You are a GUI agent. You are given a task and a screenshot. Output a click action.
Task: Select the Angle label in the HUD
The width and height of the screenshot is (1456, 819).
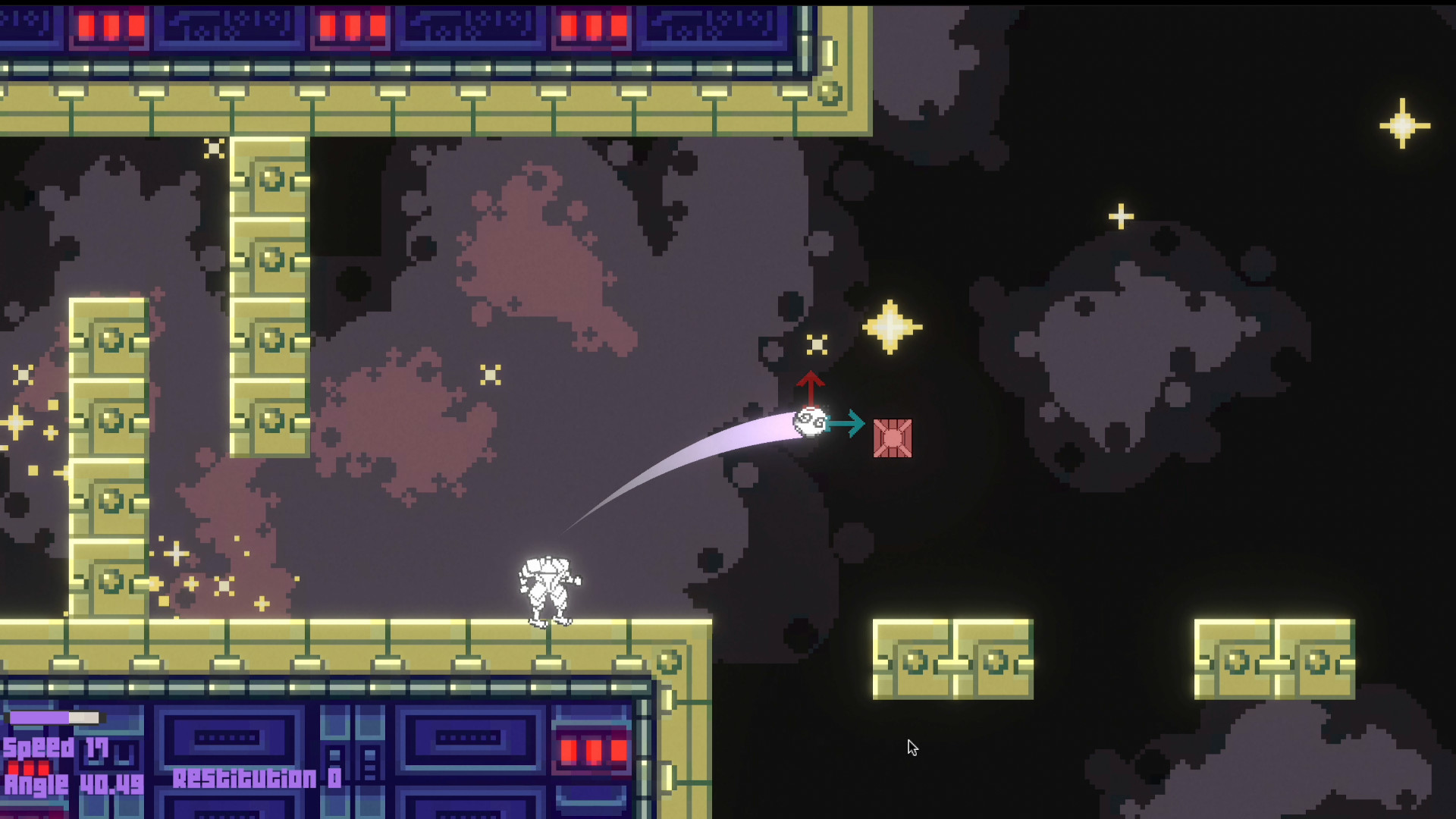click(36, 784)
